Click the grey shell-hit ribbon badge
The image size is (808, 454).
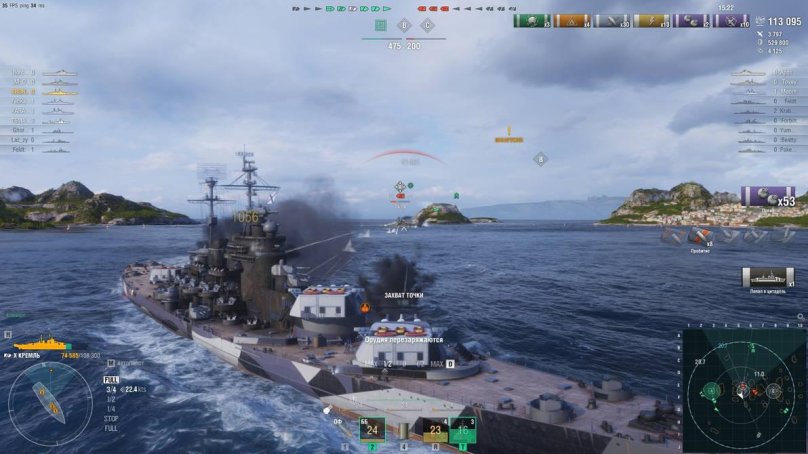click(612, 21)
